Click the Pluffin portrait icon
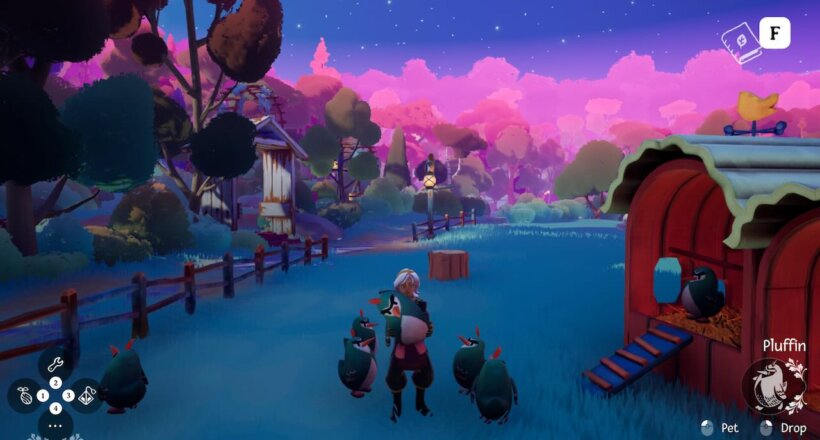The width and height of the screenshot is (820, 440). pos(773,386)
